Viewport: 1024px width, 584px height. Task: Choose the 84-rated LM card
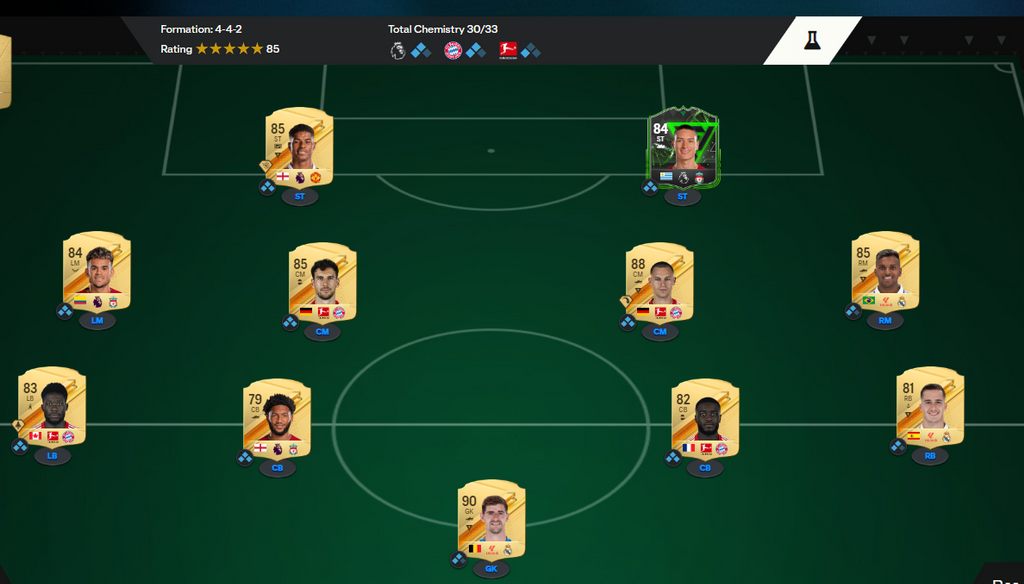[x=97, y=272]
